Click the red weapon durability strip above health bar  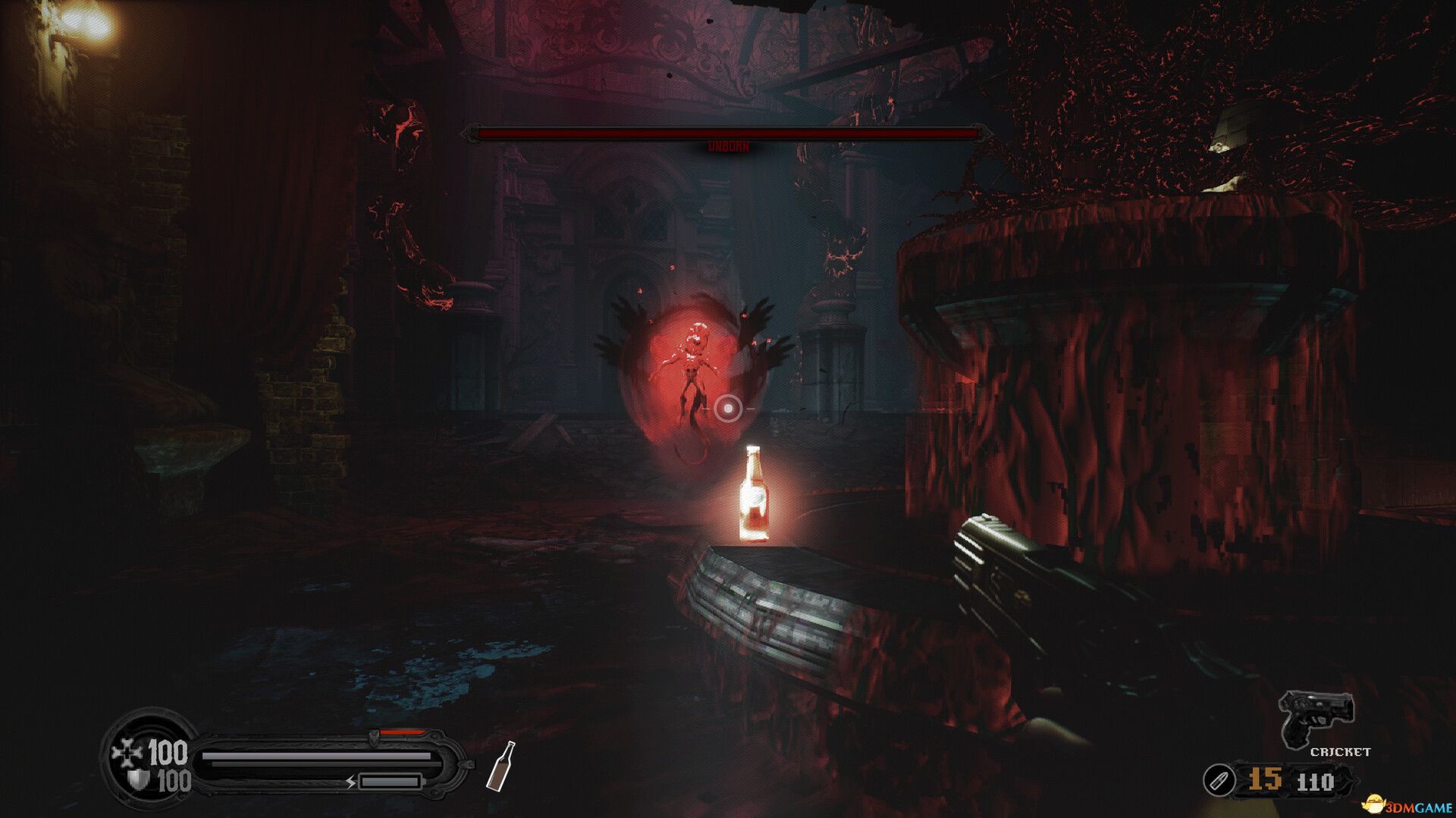402,733
